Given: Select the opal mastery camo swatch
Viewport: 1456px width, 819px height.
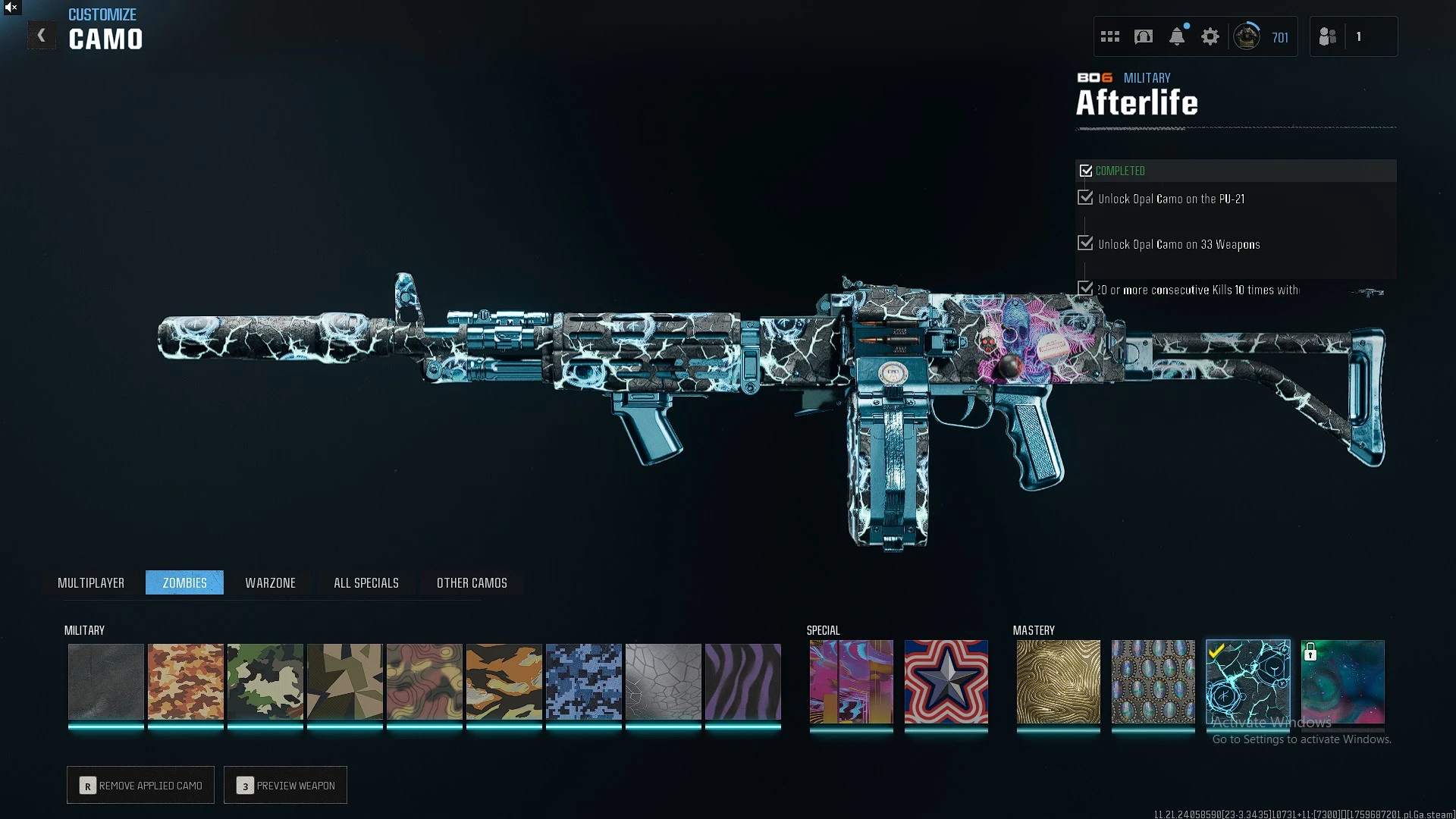Looking at the screenshot, I should pyautogui.click(x=1153, y=682).
